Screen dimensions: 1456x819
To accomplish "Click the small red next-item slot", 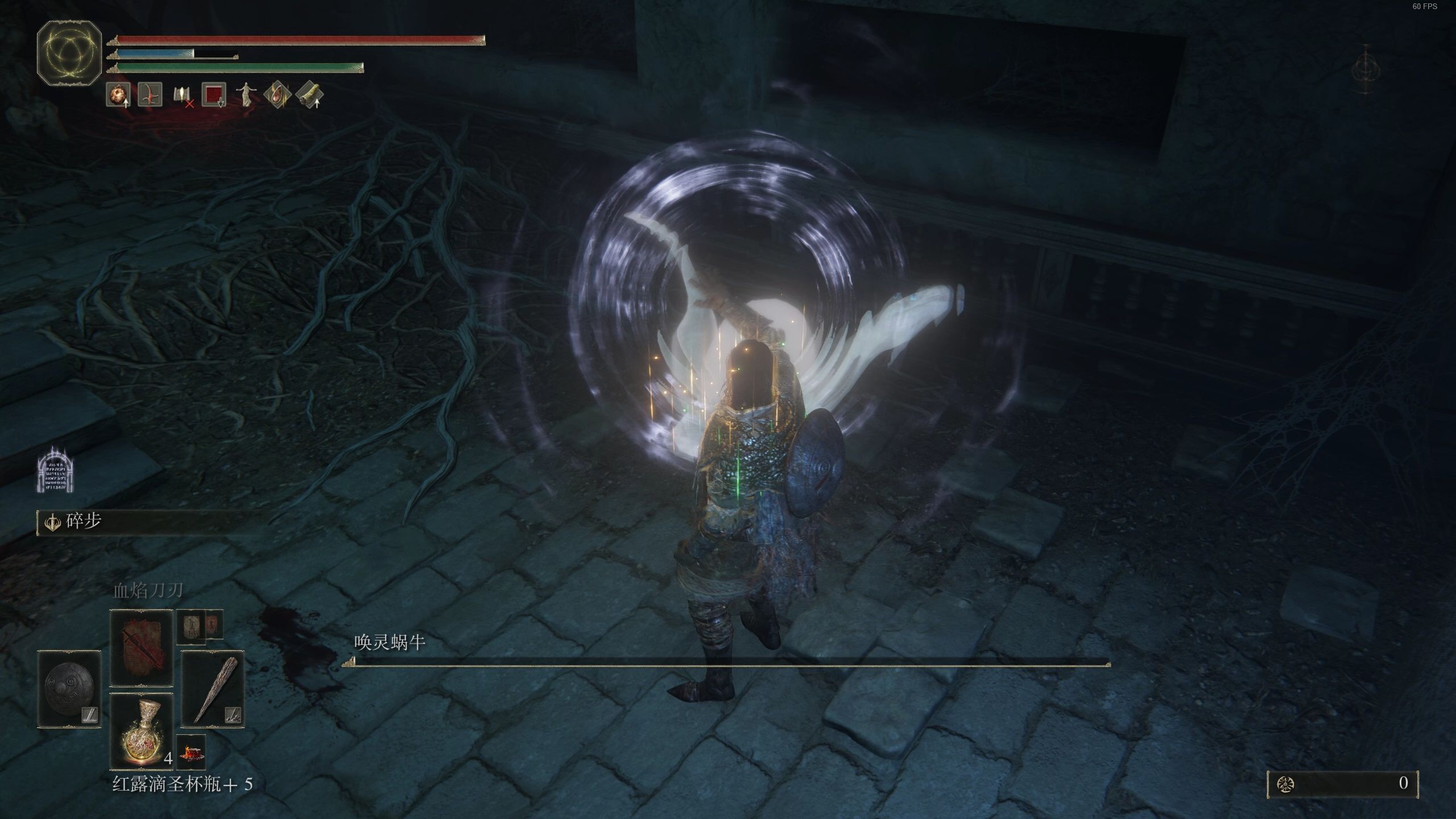I will [x=191, y=752].
